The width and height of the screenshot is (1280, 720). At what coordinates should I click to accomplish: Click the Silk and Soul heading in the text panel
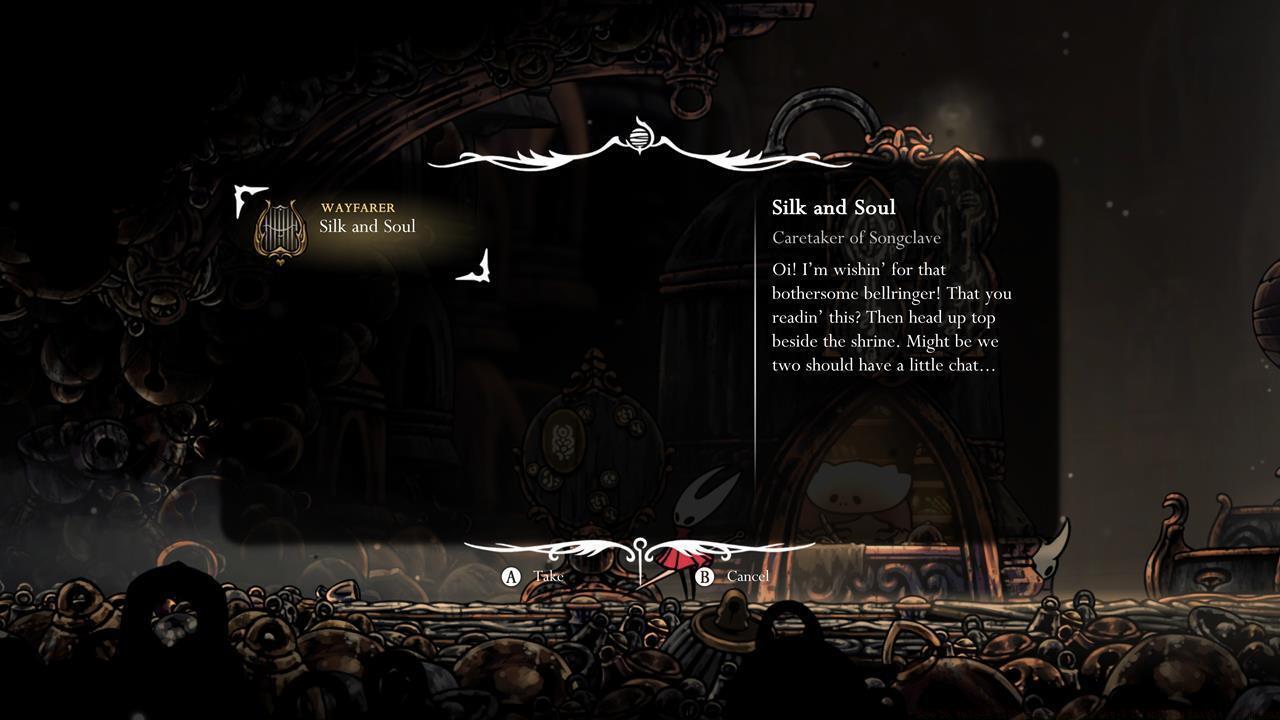(833, 208)
